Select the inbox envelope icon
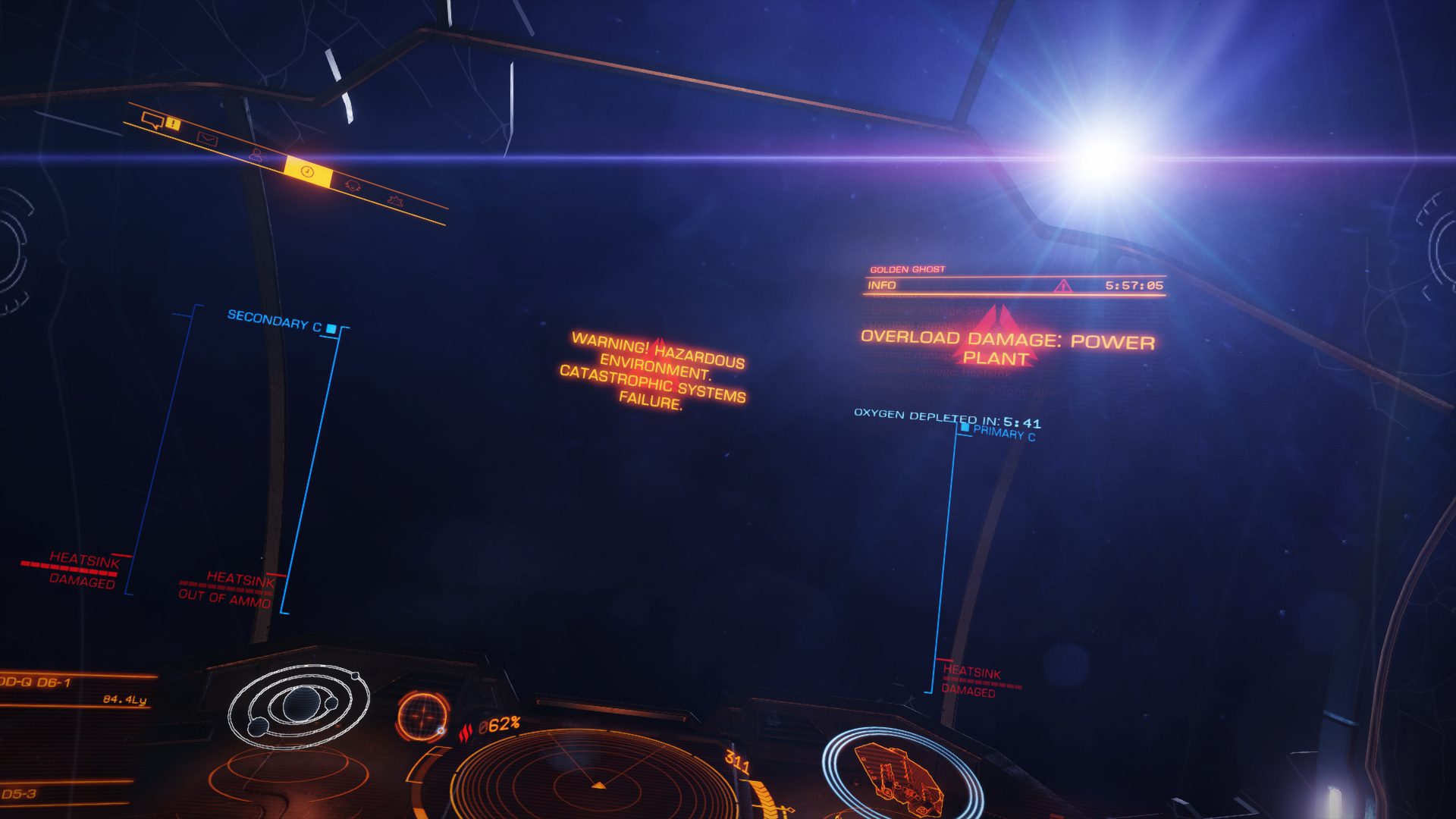This screenshot has width=1456, height=819. pyautogui.click(x=208, y=140)
